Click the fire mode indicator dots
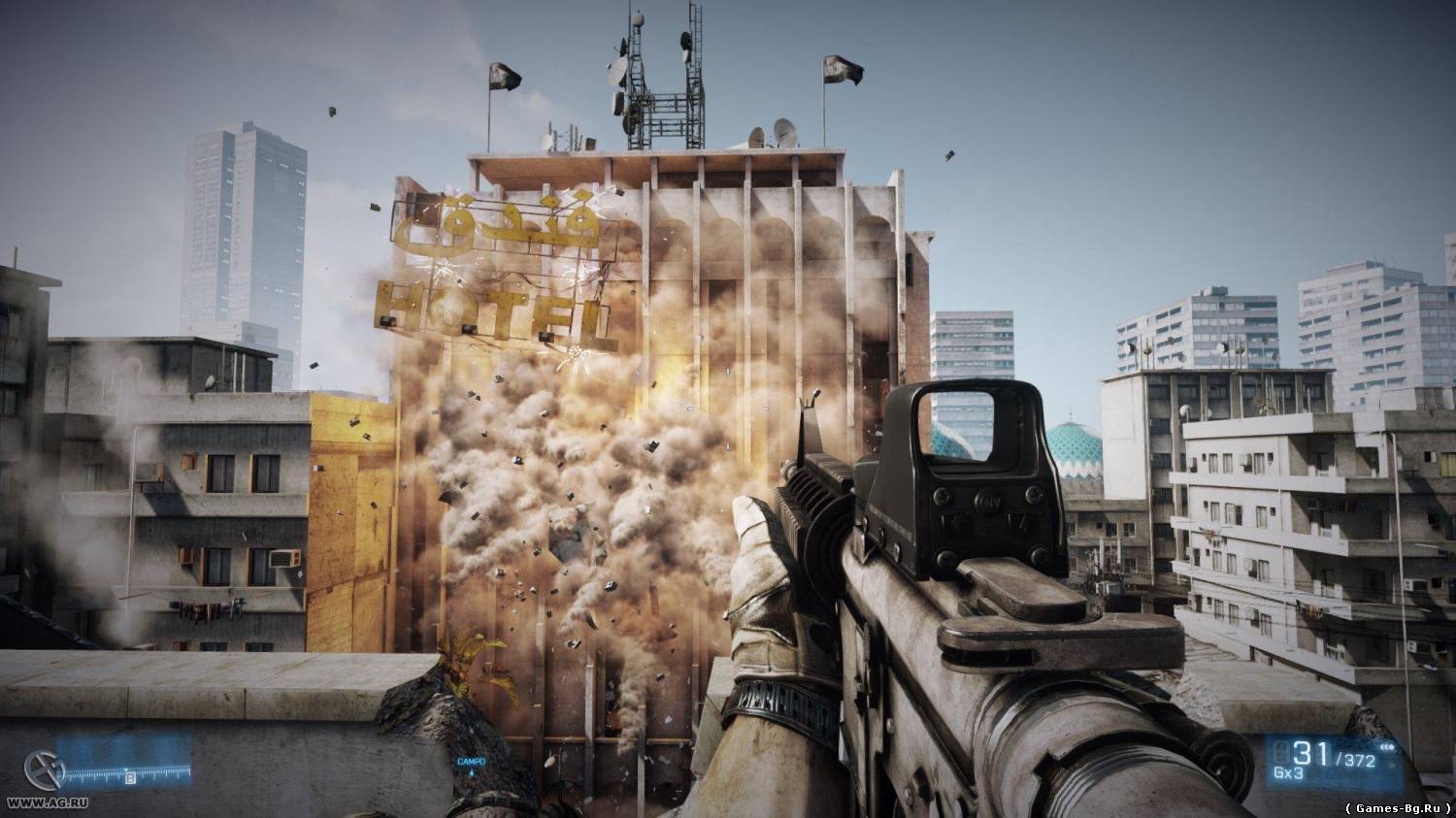 (1385, 749)
